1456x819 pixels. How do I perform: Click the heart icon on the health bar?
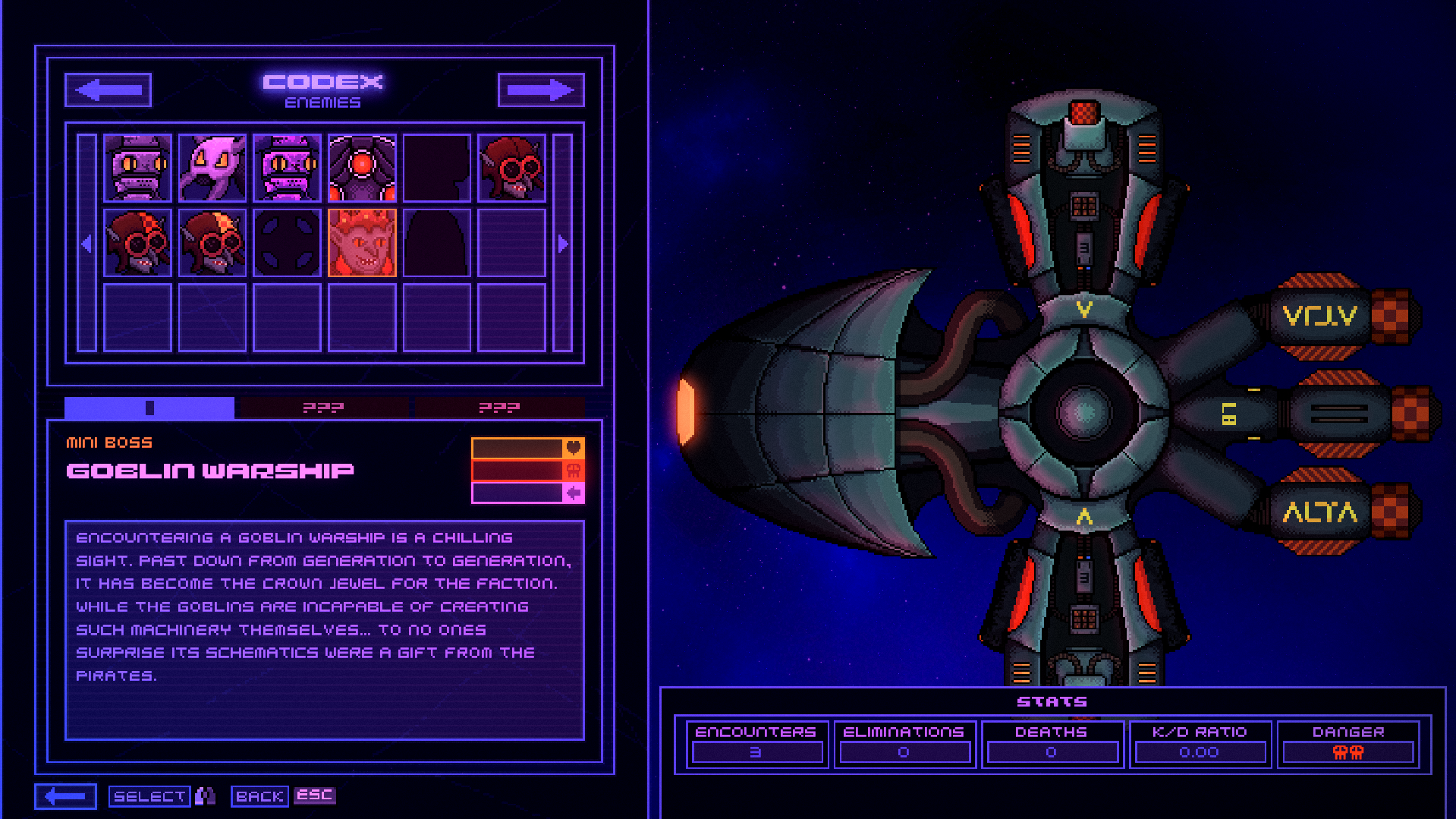pos(574,448)
